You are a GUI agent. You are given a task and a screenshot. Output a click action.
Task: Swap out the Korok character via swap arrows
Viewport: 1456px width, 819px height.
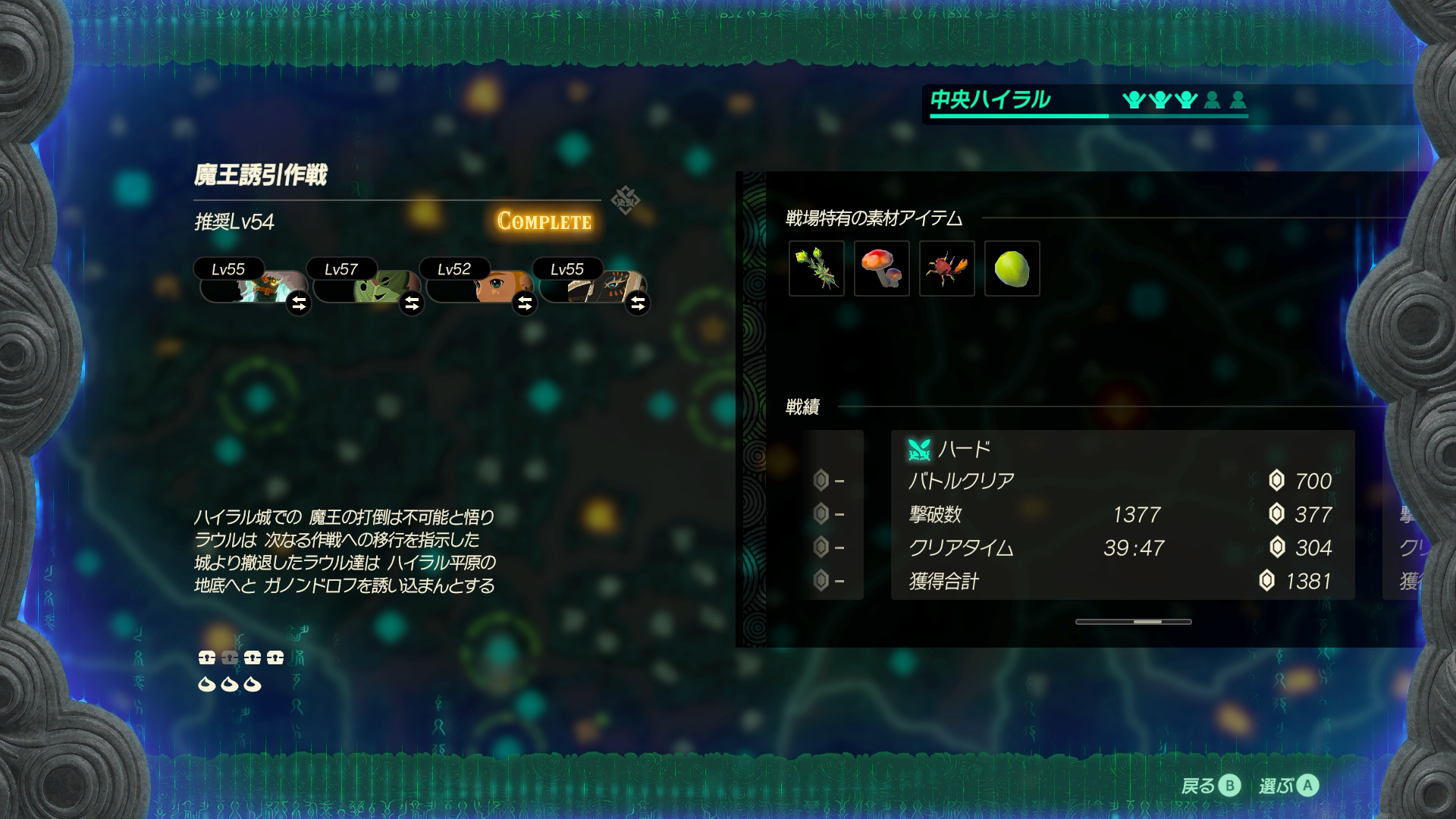click(x=412, y=304)
